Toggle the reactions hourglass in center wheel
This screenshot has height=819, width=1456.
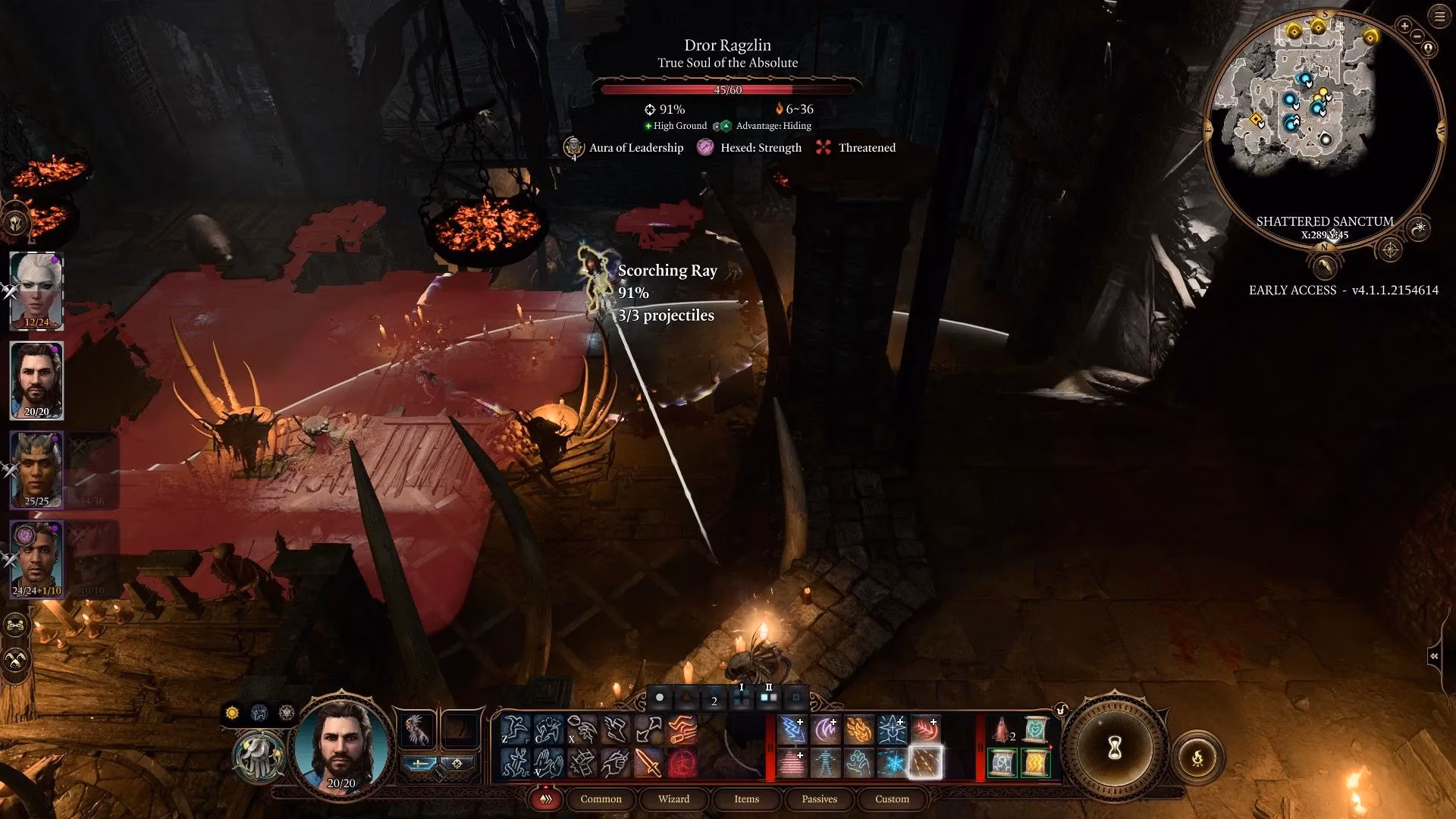tap(1115, 748)
